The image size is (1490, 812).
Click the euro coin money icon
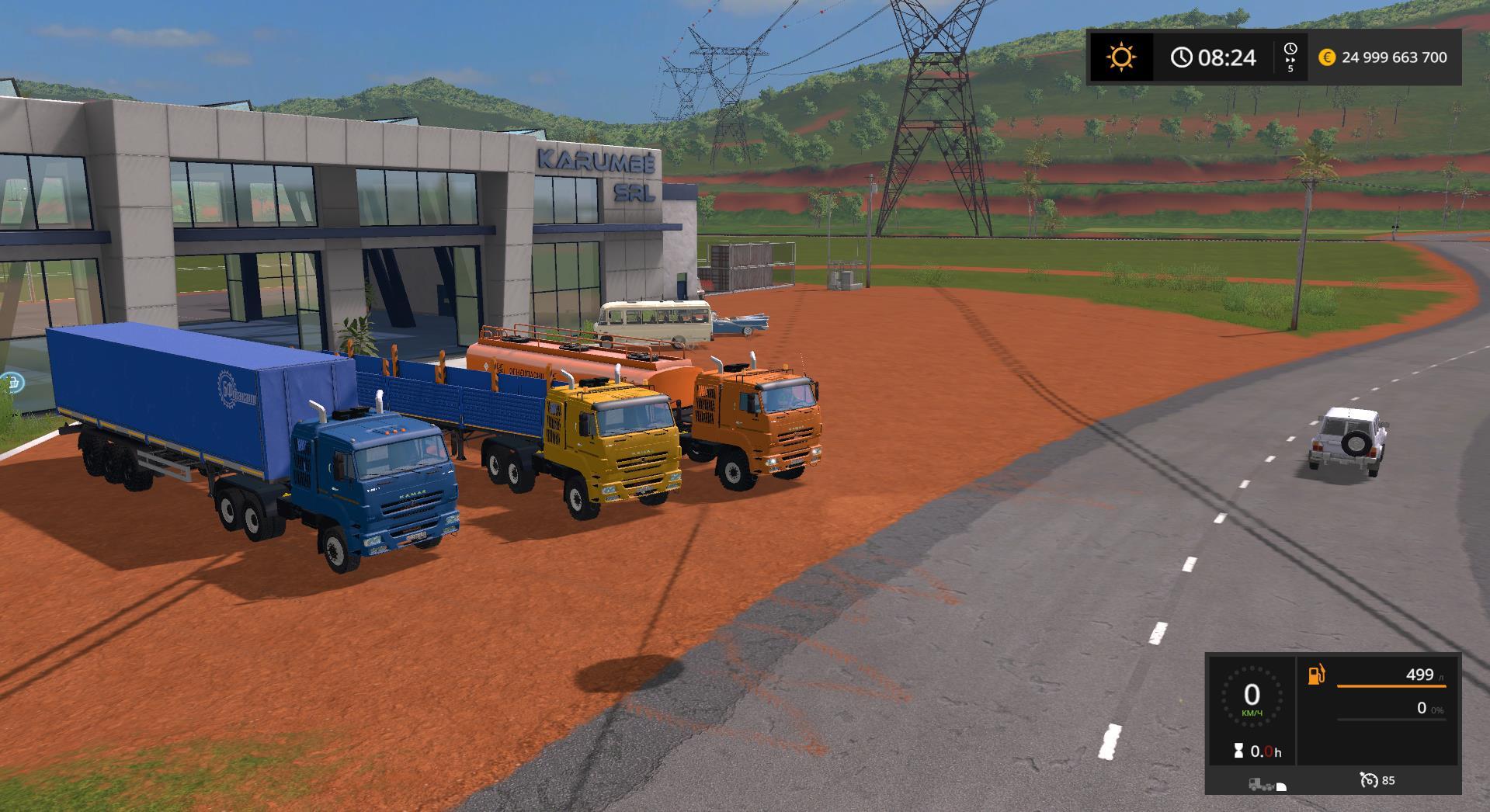1327,57
